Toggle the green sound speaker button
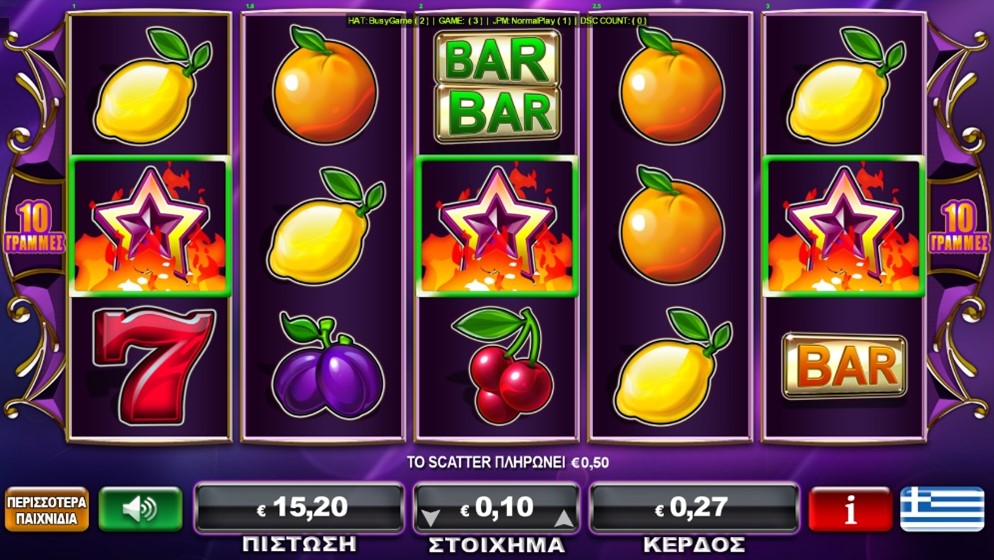The width and height of the screenshot is (994, 560). click(140, 509)
